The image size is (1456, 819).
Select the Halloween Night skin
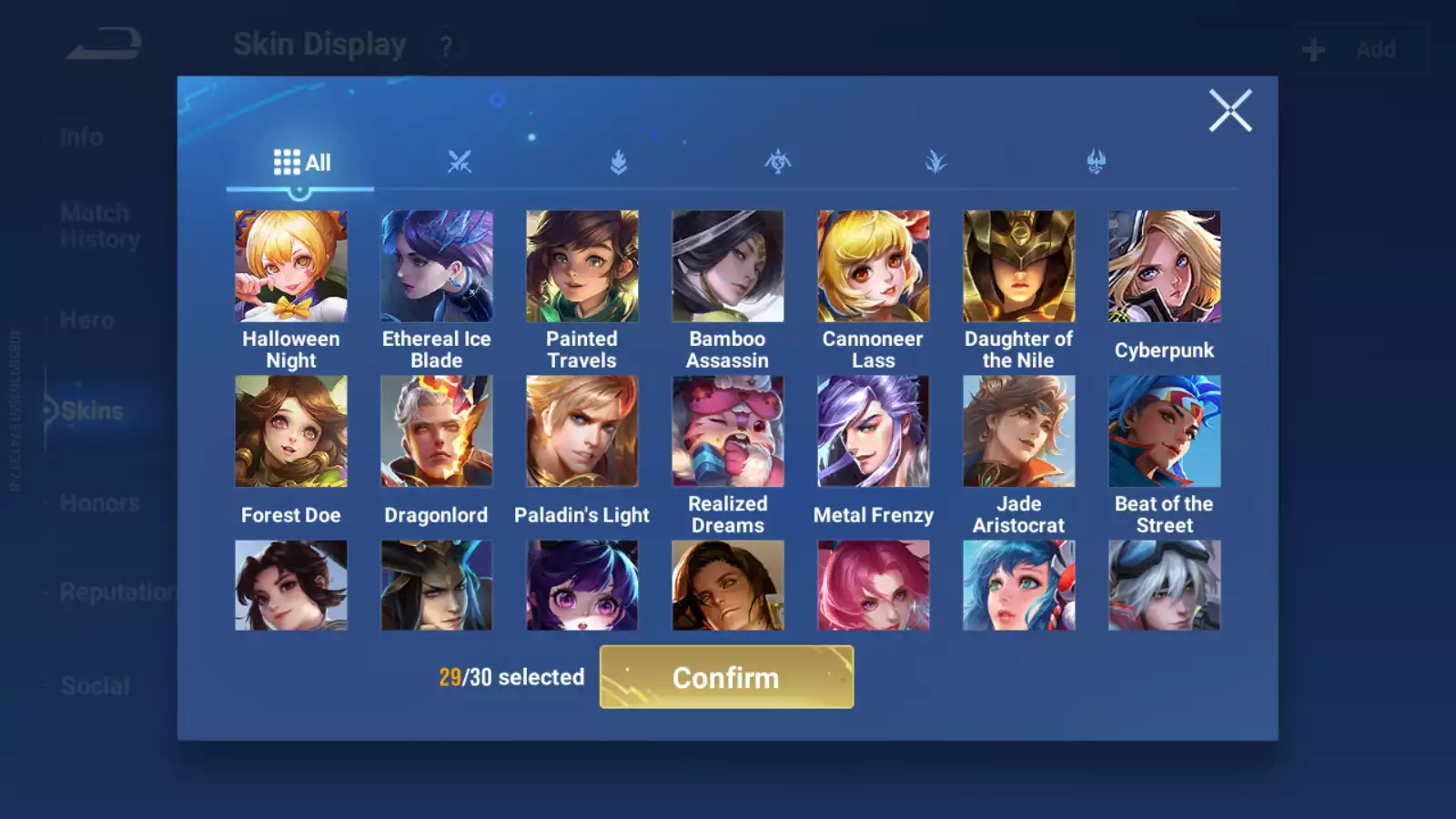click(x=291, y=267)
